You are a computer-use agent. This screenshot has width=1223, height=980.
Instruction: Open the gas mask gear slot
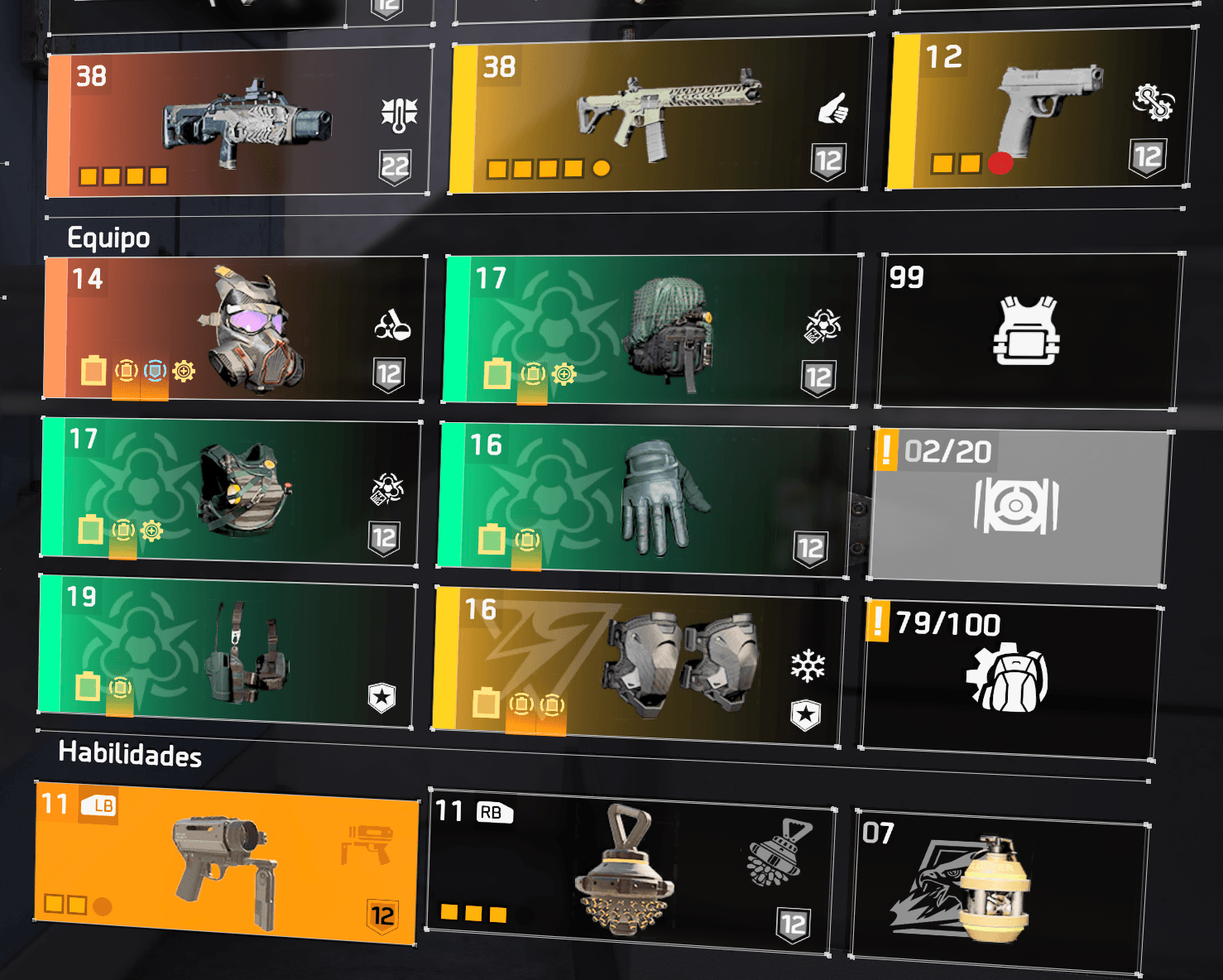(x=234, y=329)
